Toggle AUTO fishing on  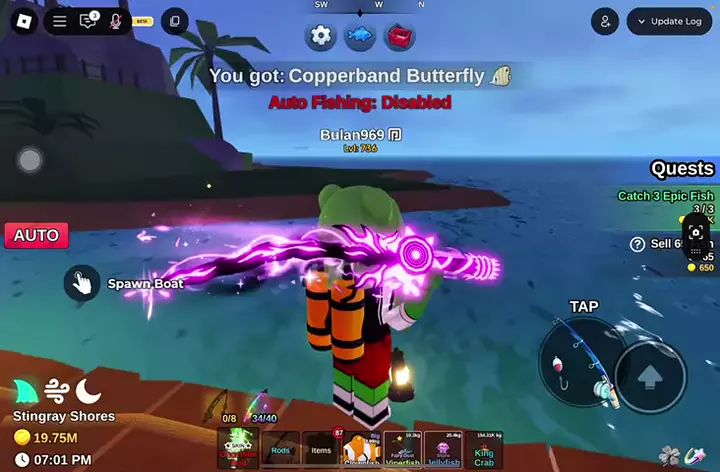tap(36, 236)
